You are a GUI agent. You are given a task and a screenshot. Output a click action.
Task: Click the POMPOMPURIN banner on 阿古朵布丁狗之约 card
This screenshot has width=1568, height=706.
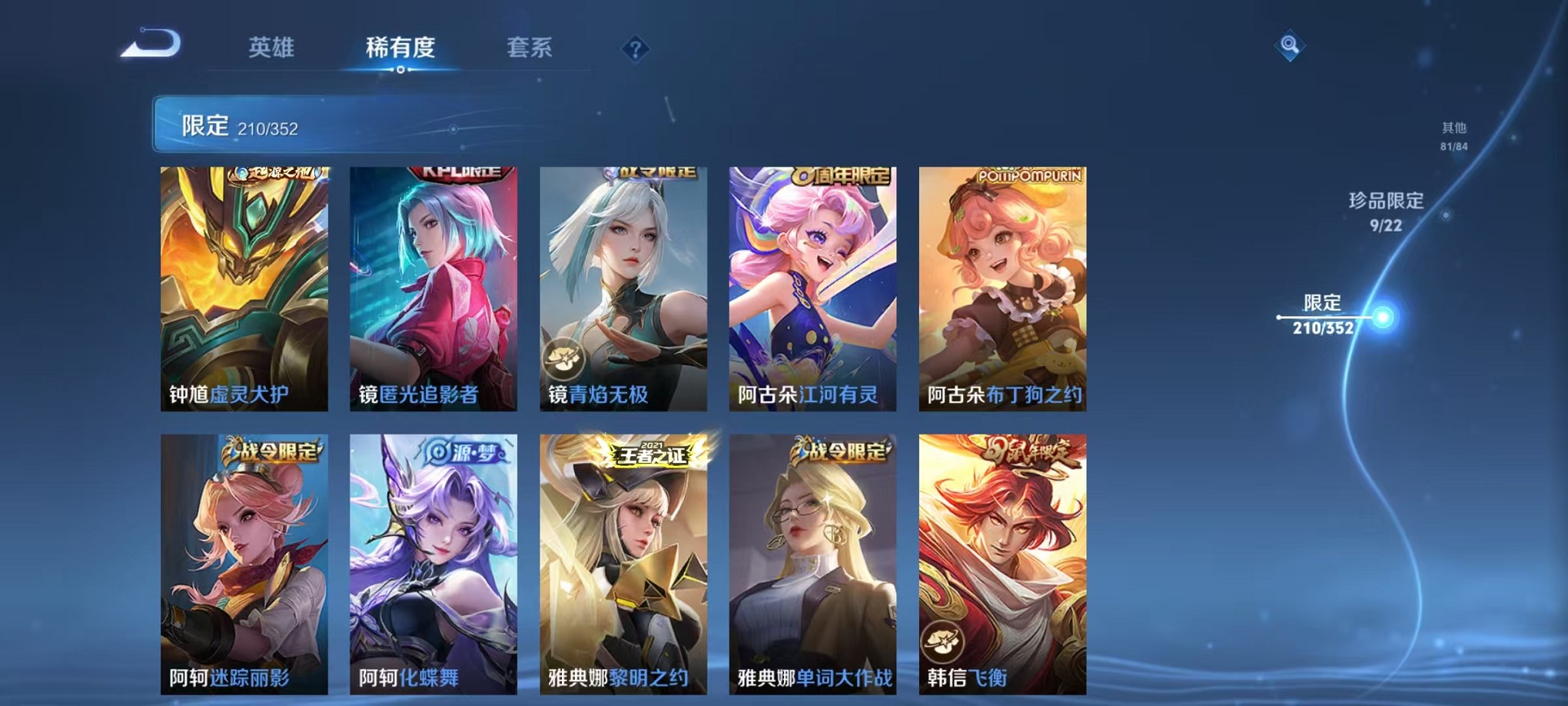pyautogui.click(x=1031, y=175)
